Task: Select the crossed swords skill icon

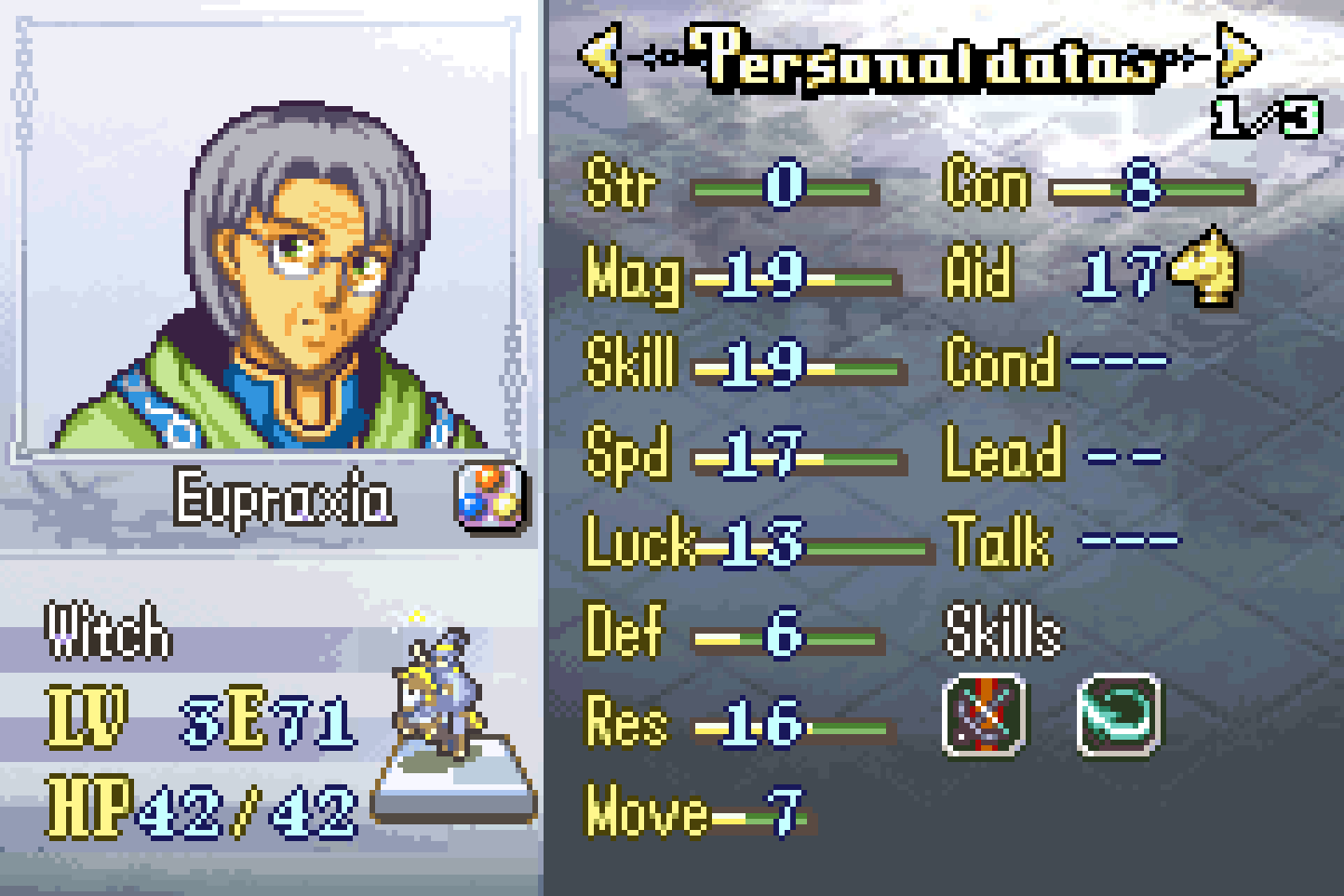Action: [985, 715]
